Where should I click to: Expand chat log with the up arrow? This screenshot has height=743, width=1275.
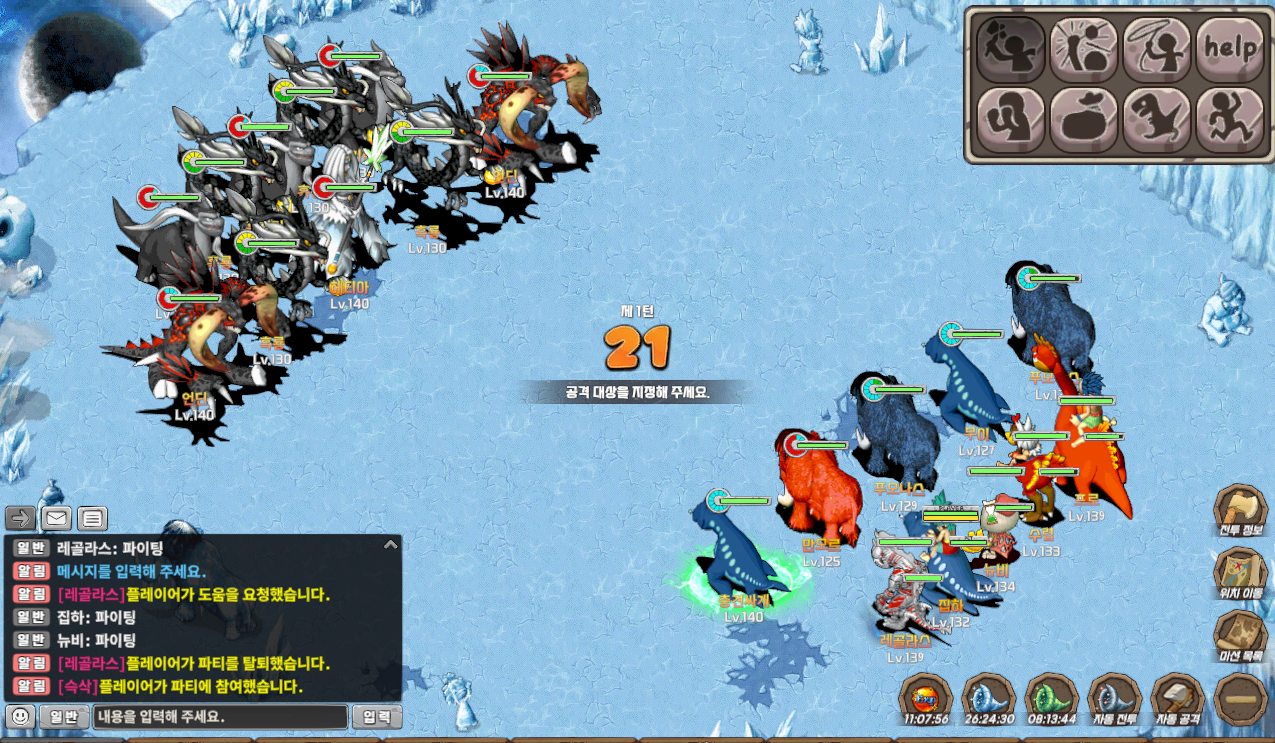click(390, 545)
